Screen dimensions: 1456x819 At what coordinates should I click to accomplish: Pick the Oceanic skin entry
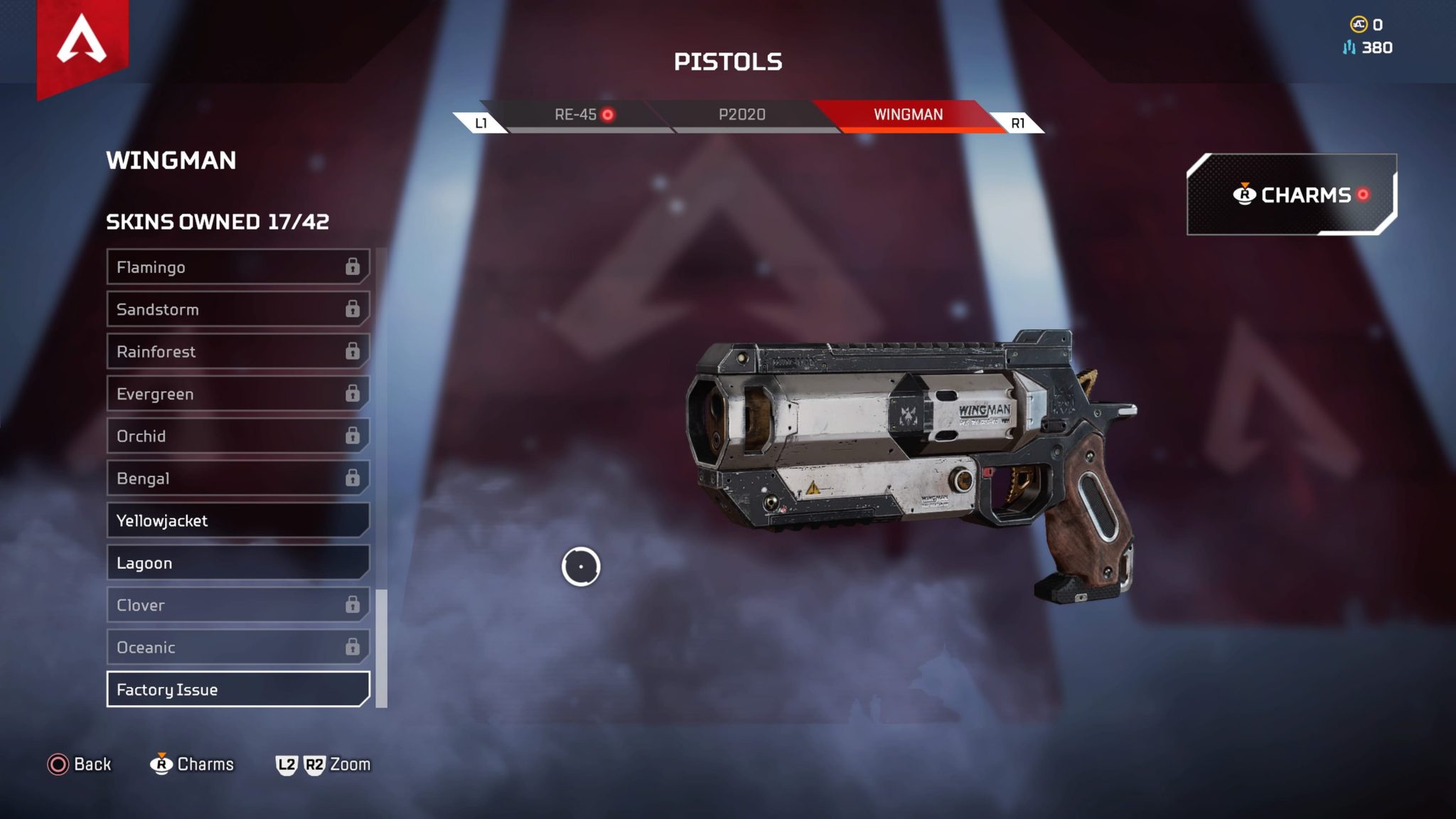point(237,648)
